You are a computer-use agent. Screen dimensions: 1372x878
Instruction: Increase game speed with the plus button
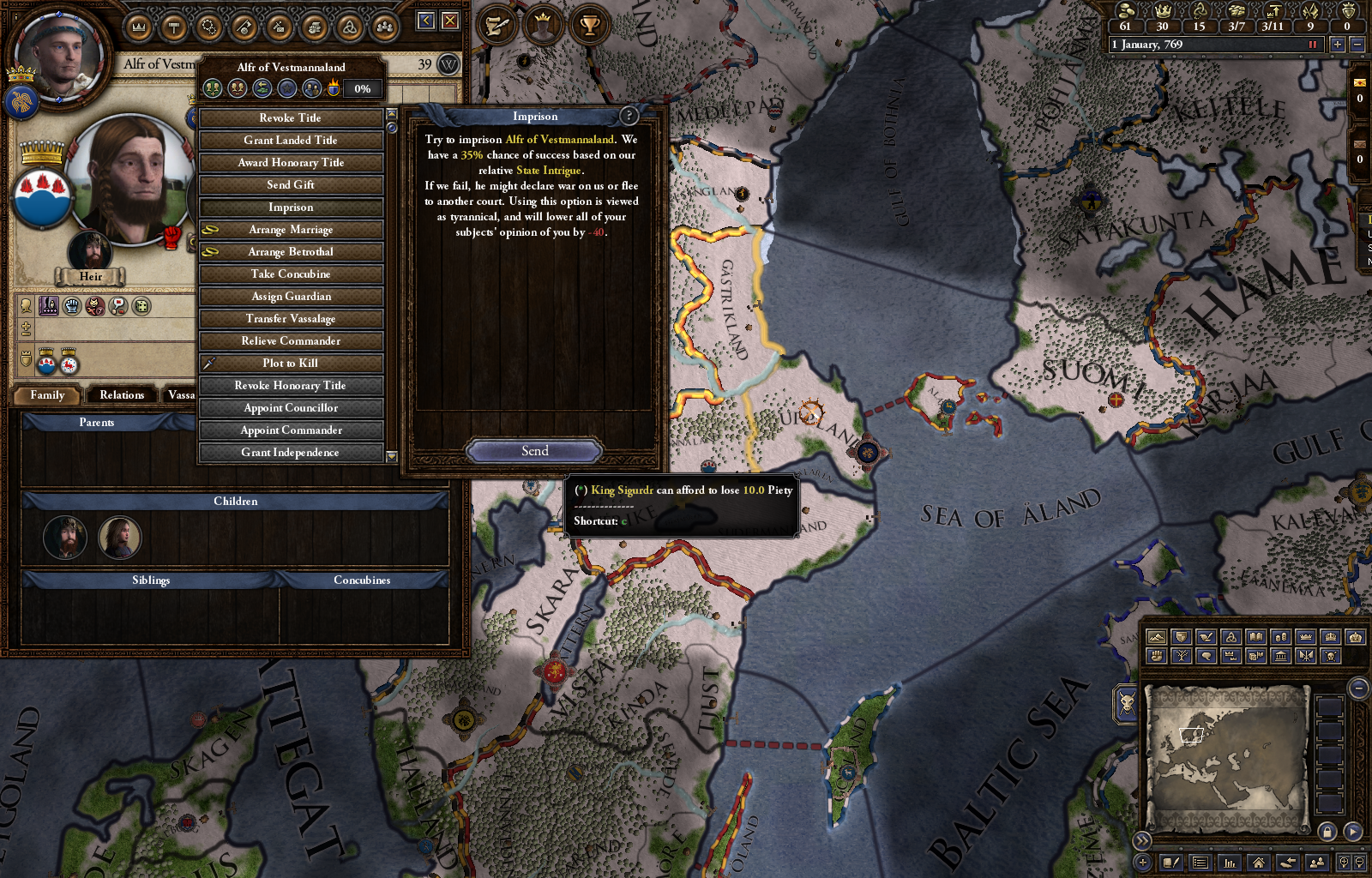pyautogui.click(x=1337, y=44)
